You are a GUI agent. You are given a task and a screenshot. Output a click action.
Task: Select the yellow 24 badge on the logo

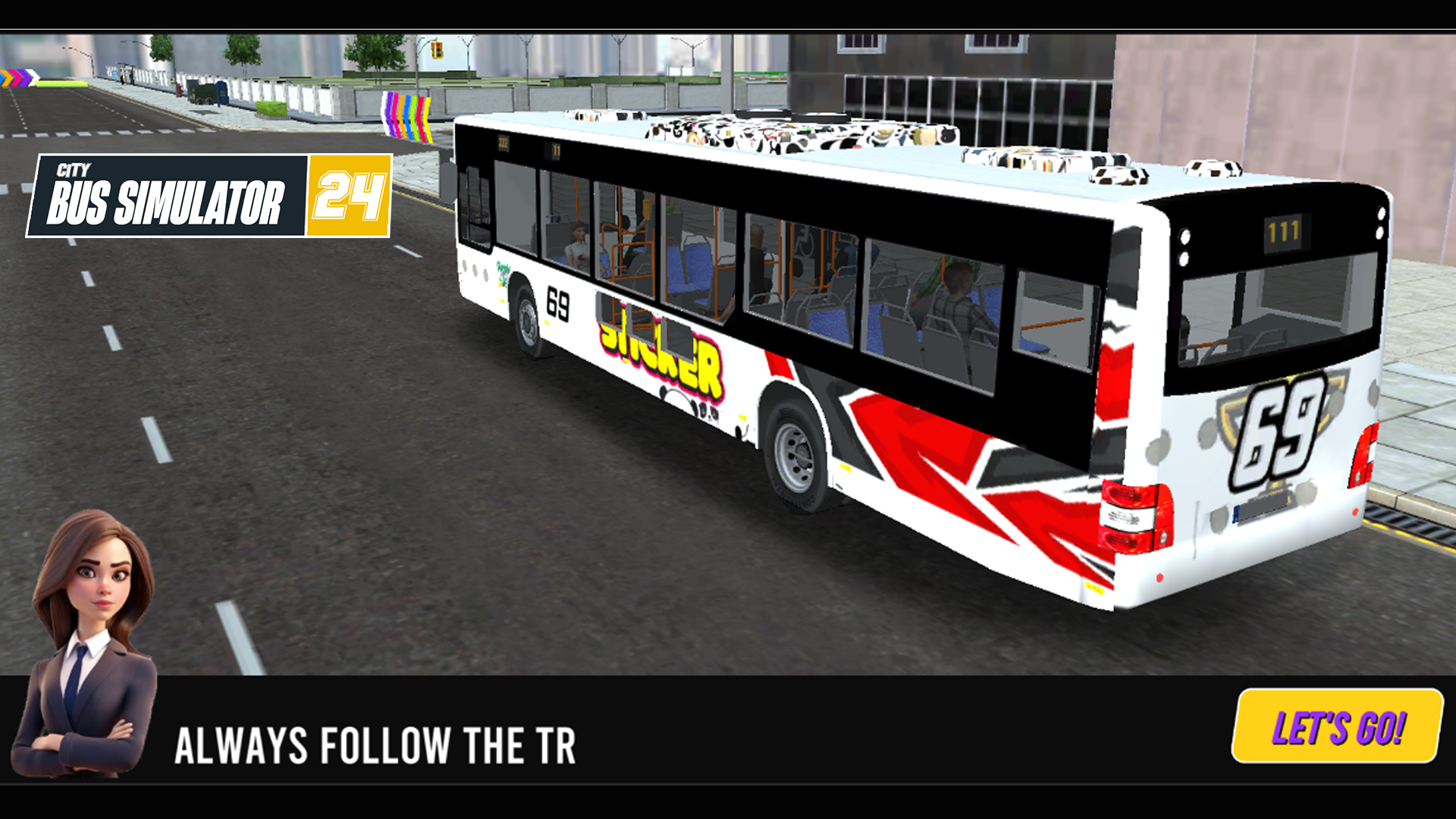[350, 193]
